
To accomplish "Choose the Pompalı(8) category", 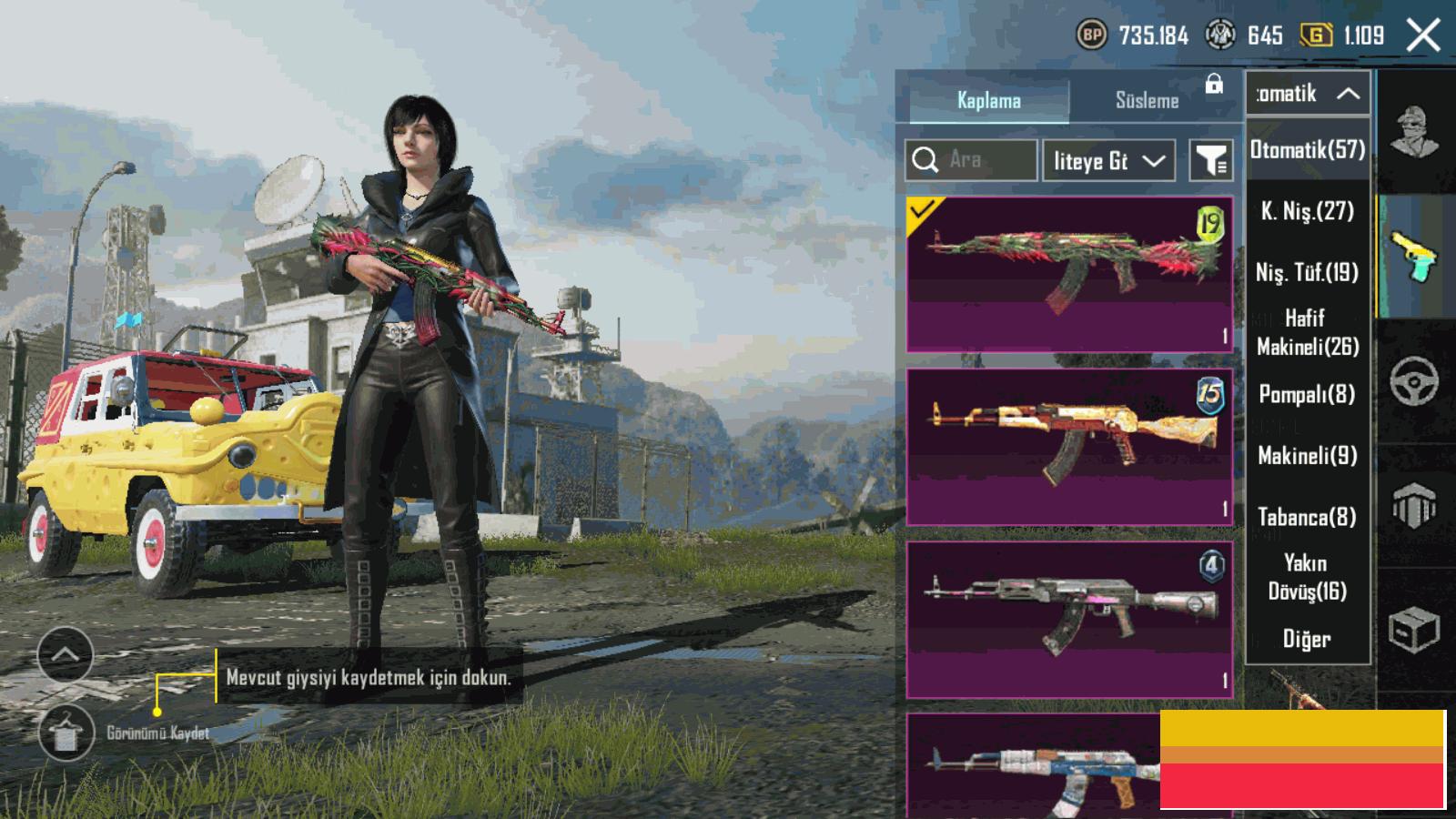I will pyautogui.click(x=1308, y=394).
